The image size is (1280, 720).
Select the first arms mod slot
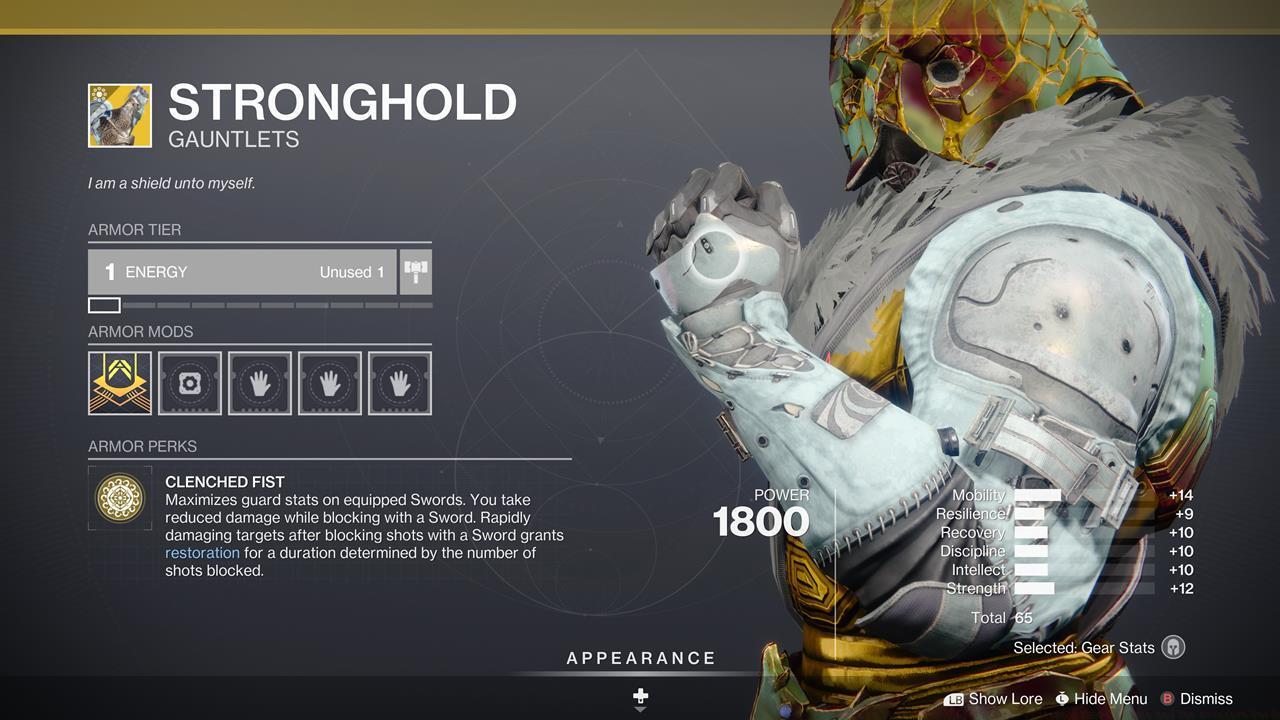click(x=259, y=382)
